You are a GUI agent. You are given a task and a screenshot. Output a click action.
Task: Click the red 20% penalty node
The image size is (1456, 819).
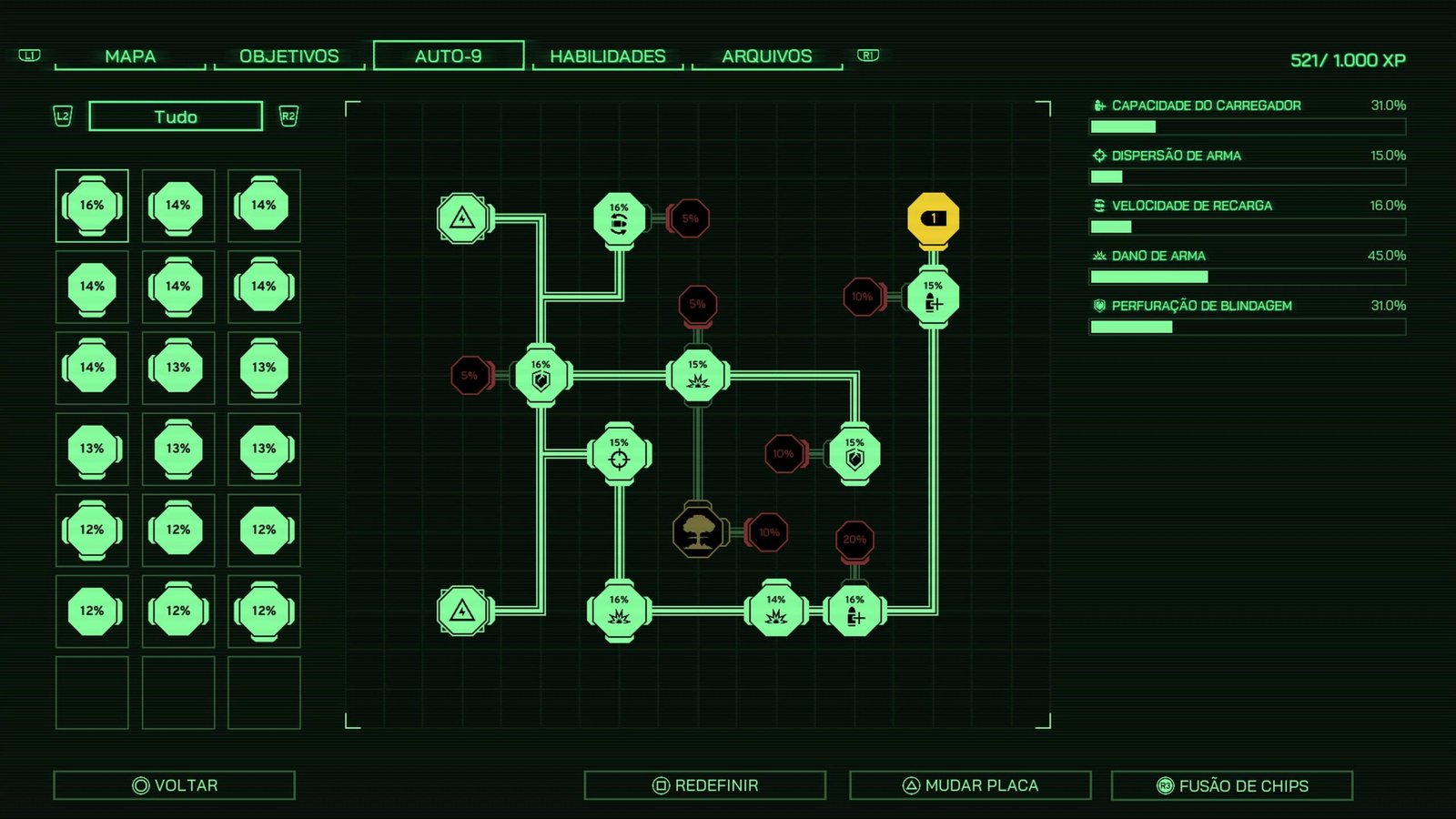(x=854, y=540)
